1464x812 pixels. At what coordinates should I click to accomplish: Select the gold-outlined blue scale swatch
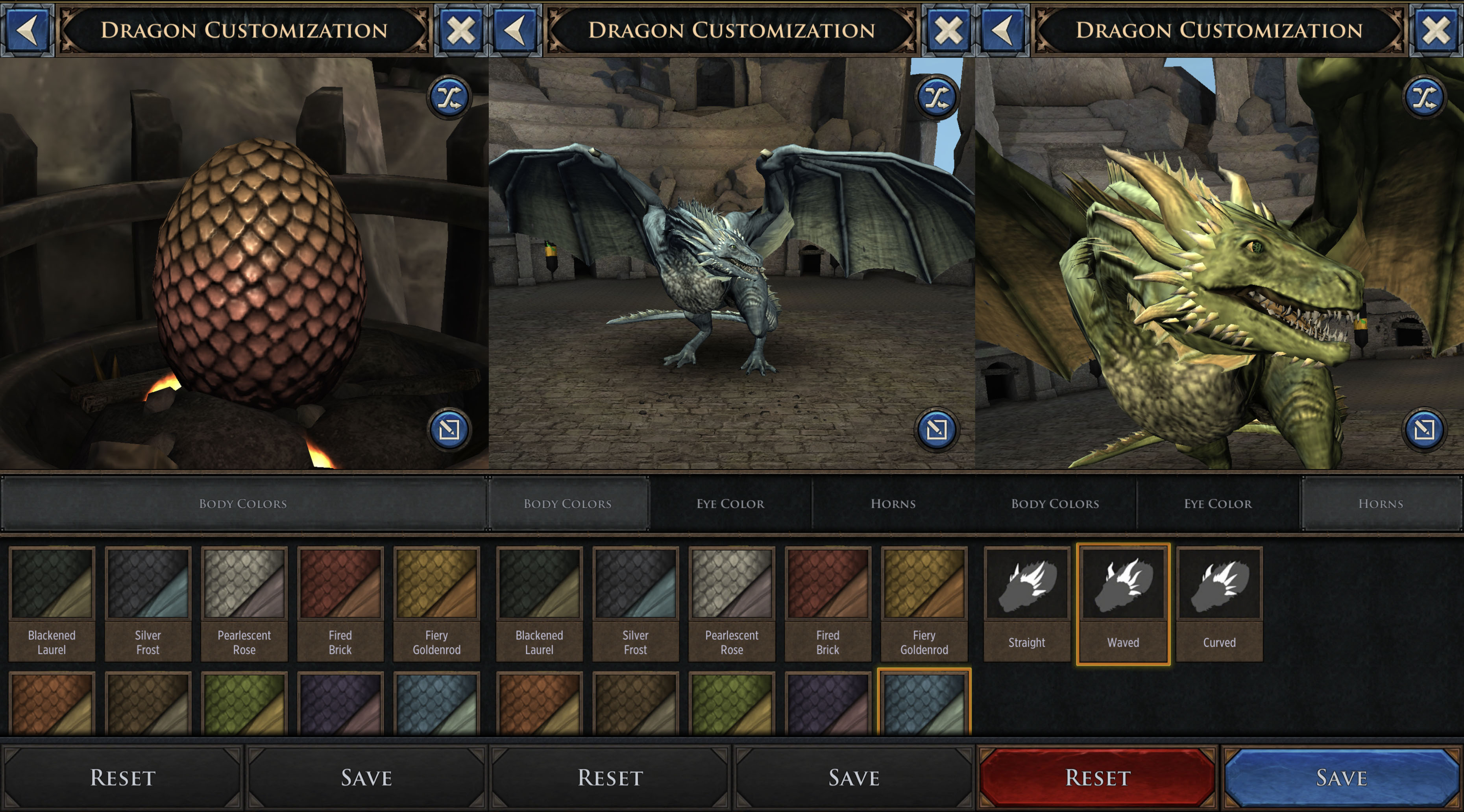[x=924, y=703]
